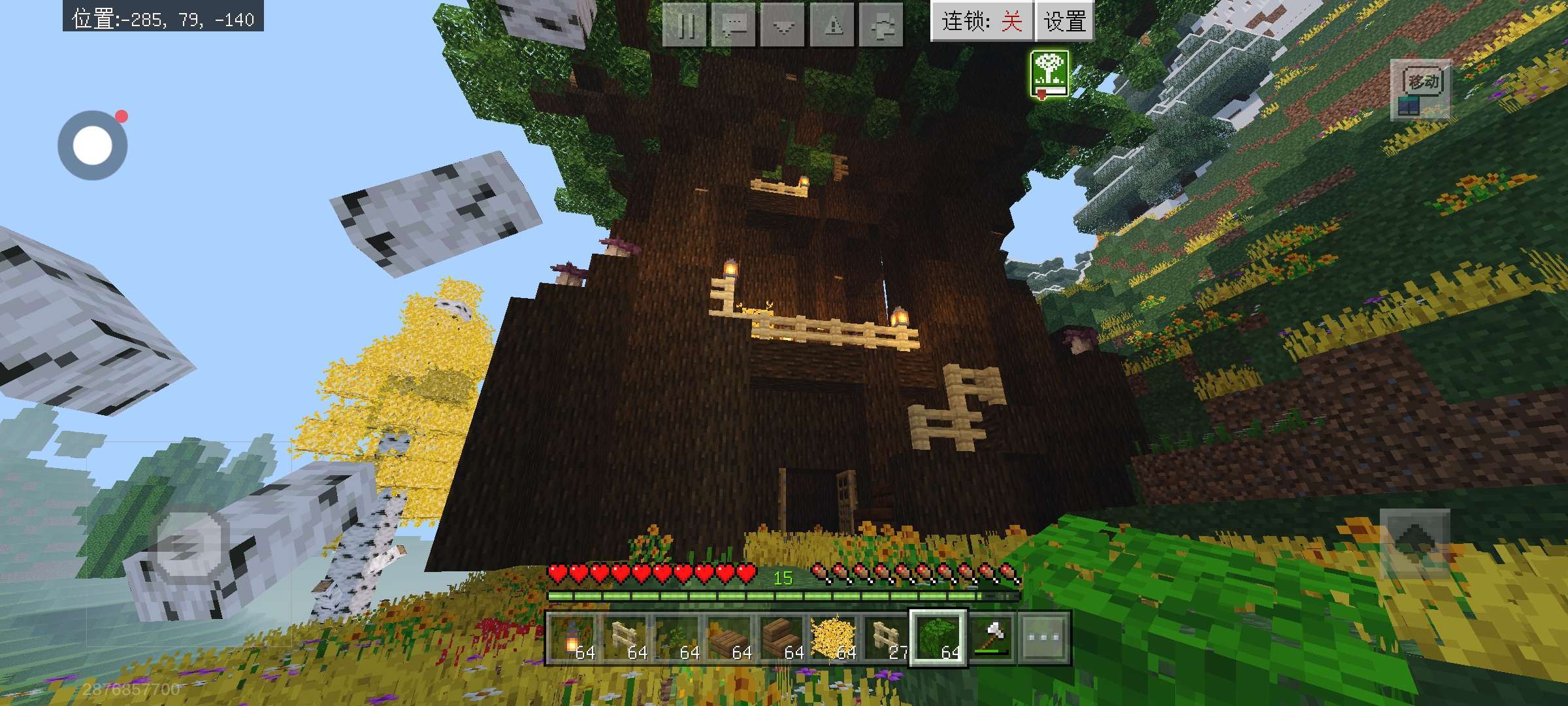Screen dimensions: 1568x706
Task: Tap the warning triangle button
Action: click(x=832, y=26)
